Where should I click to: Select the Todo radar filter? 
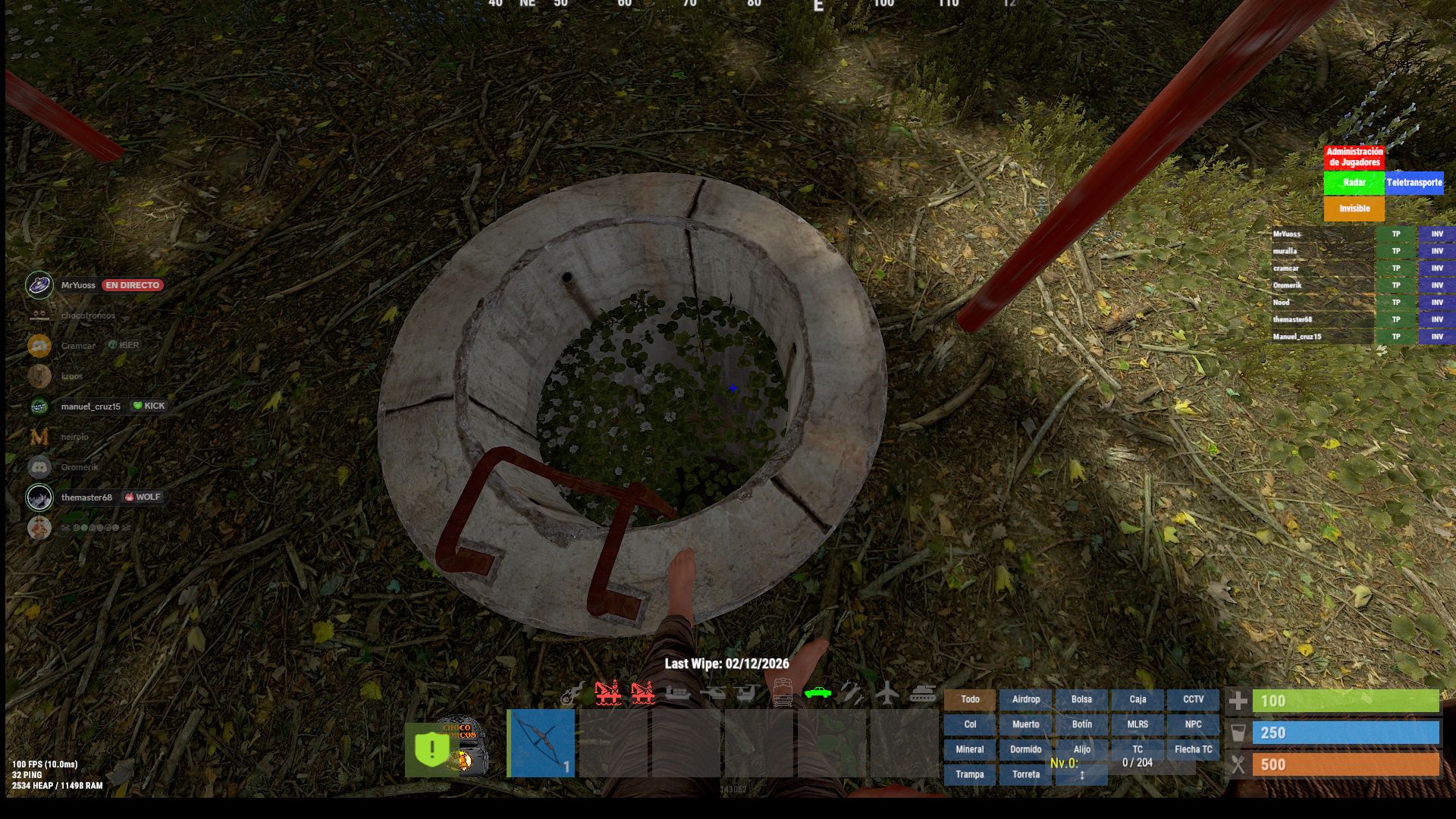tap(969, 699)
